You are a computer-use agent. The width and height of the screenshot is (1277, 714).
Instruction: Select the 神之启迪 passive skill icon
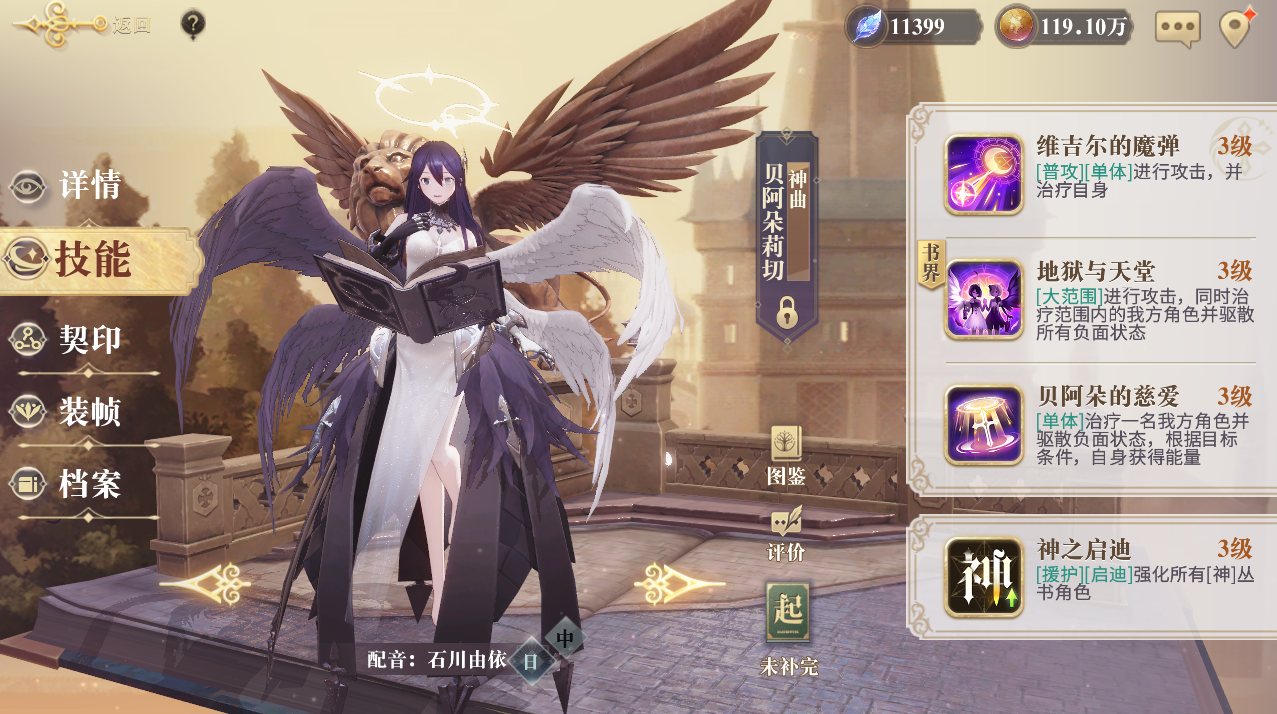pyautogui.click(x=984, y=577)
